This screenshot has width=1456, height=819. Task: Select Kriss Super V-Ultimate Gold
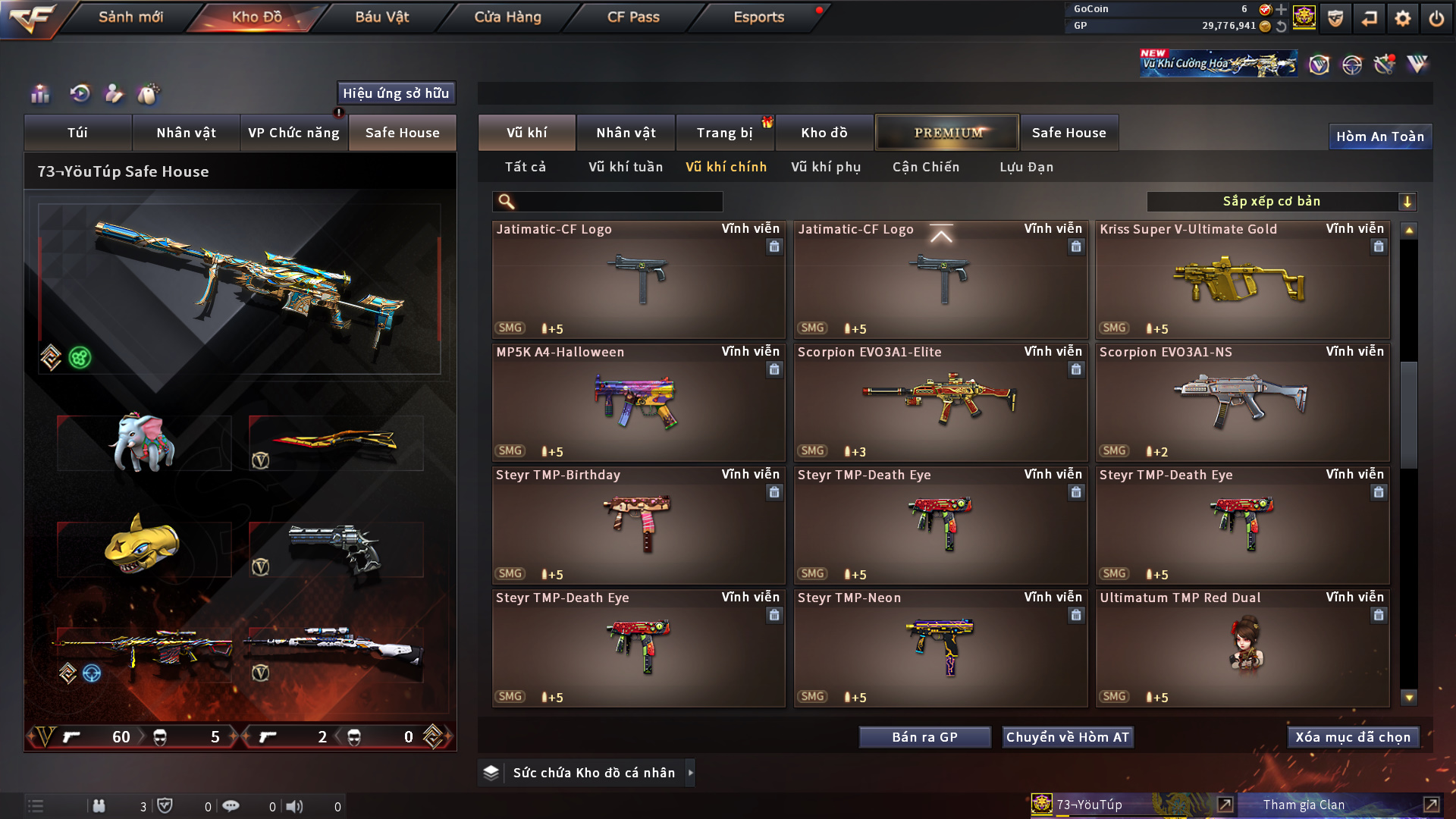click(1242, 281)
